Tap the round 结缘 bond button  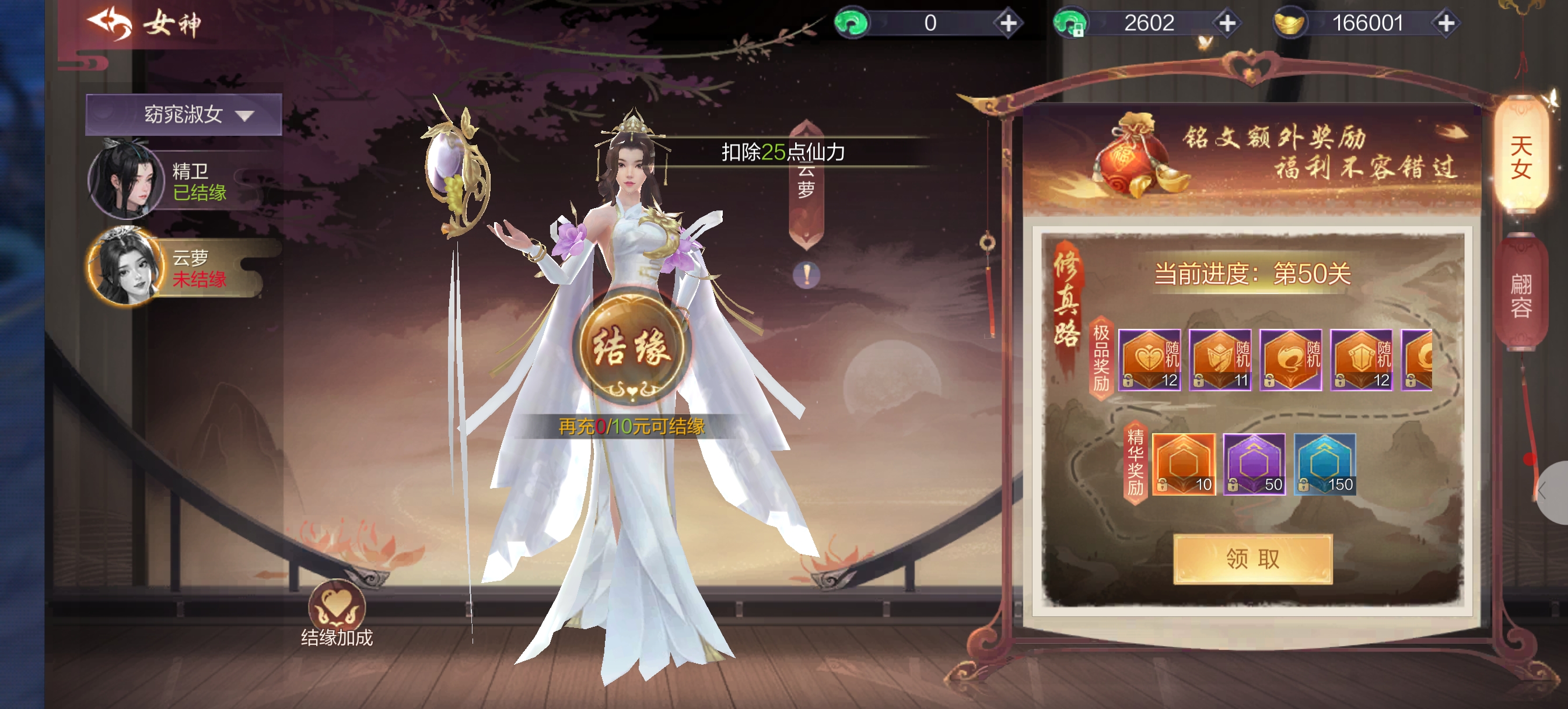tap(631, 347)
